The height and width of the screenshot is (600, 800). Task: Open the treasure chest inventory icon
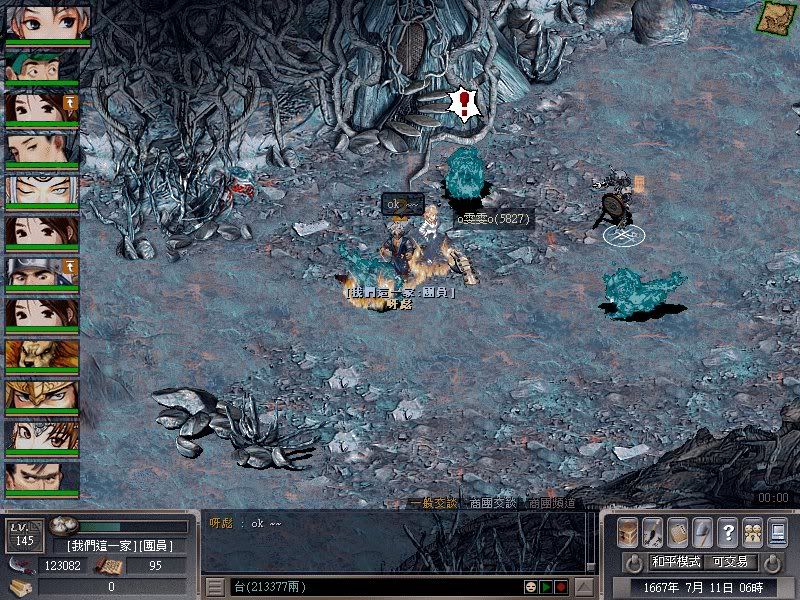628,532
